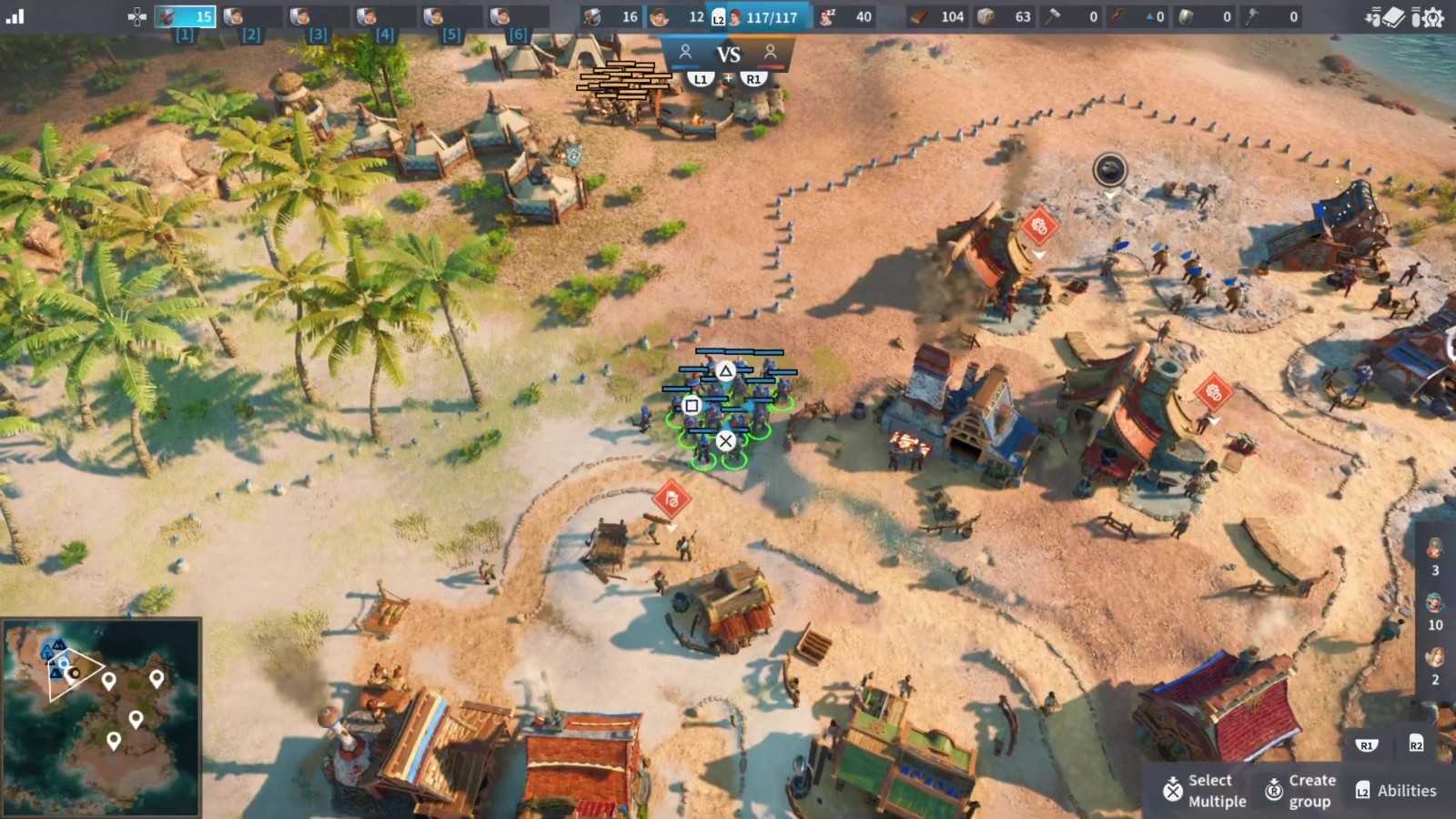The width and height of the screenshot is (1456, 819).
Task: Click the wood plank resource showing 104
Action: [937, 16]
